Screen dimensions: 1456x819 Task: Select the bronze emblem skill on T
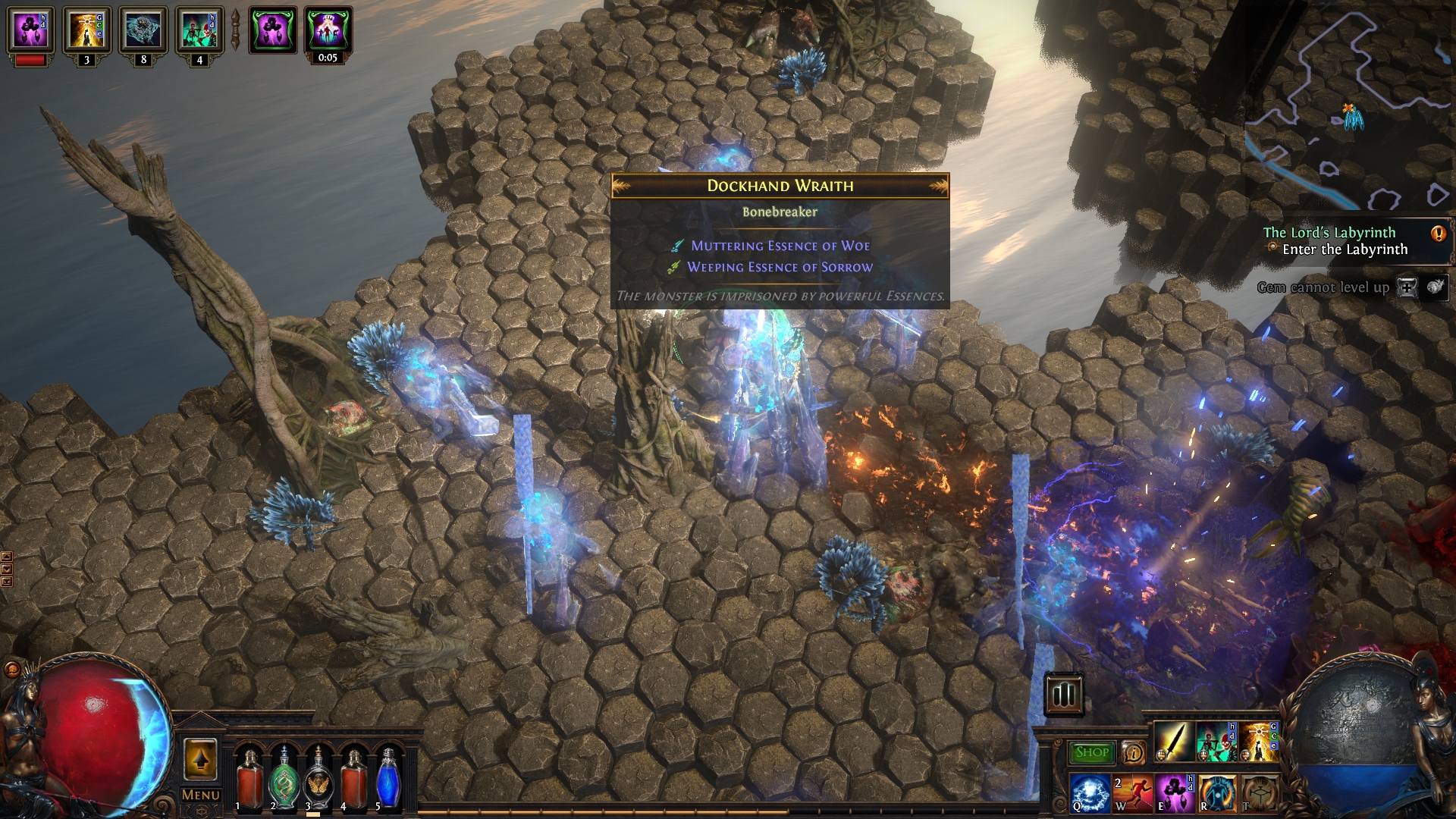point(1258,792)
